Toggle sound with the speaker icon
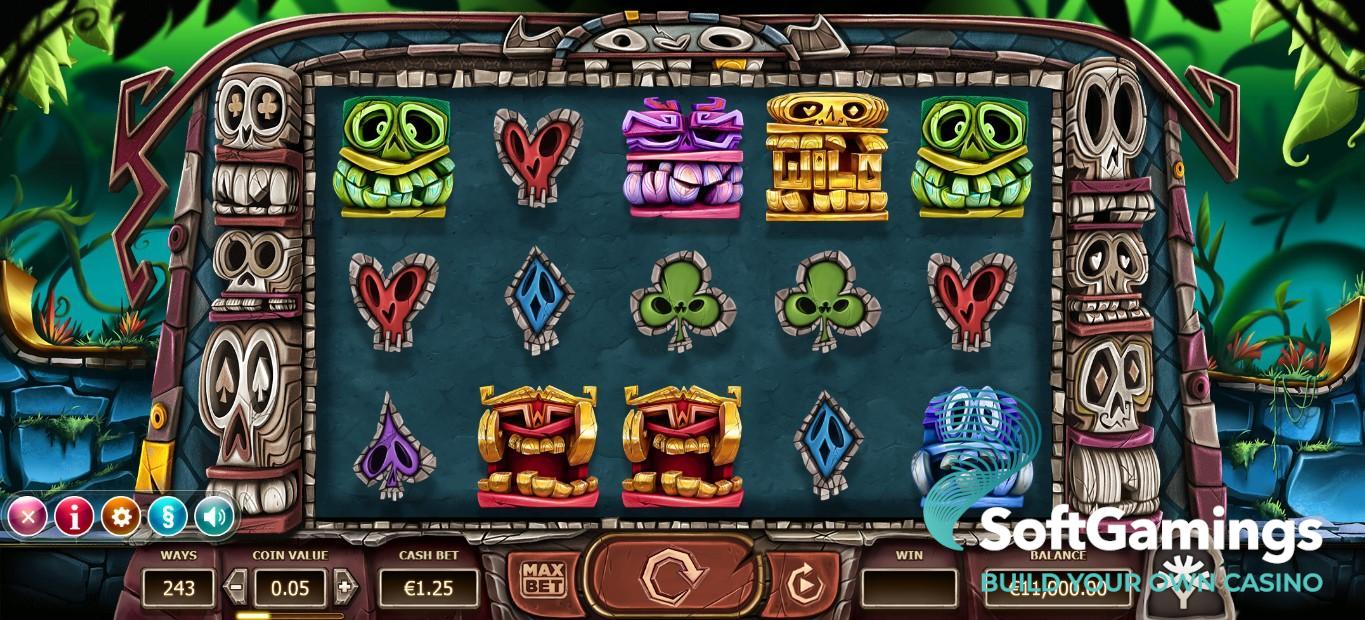 click(x=213, y=516)
